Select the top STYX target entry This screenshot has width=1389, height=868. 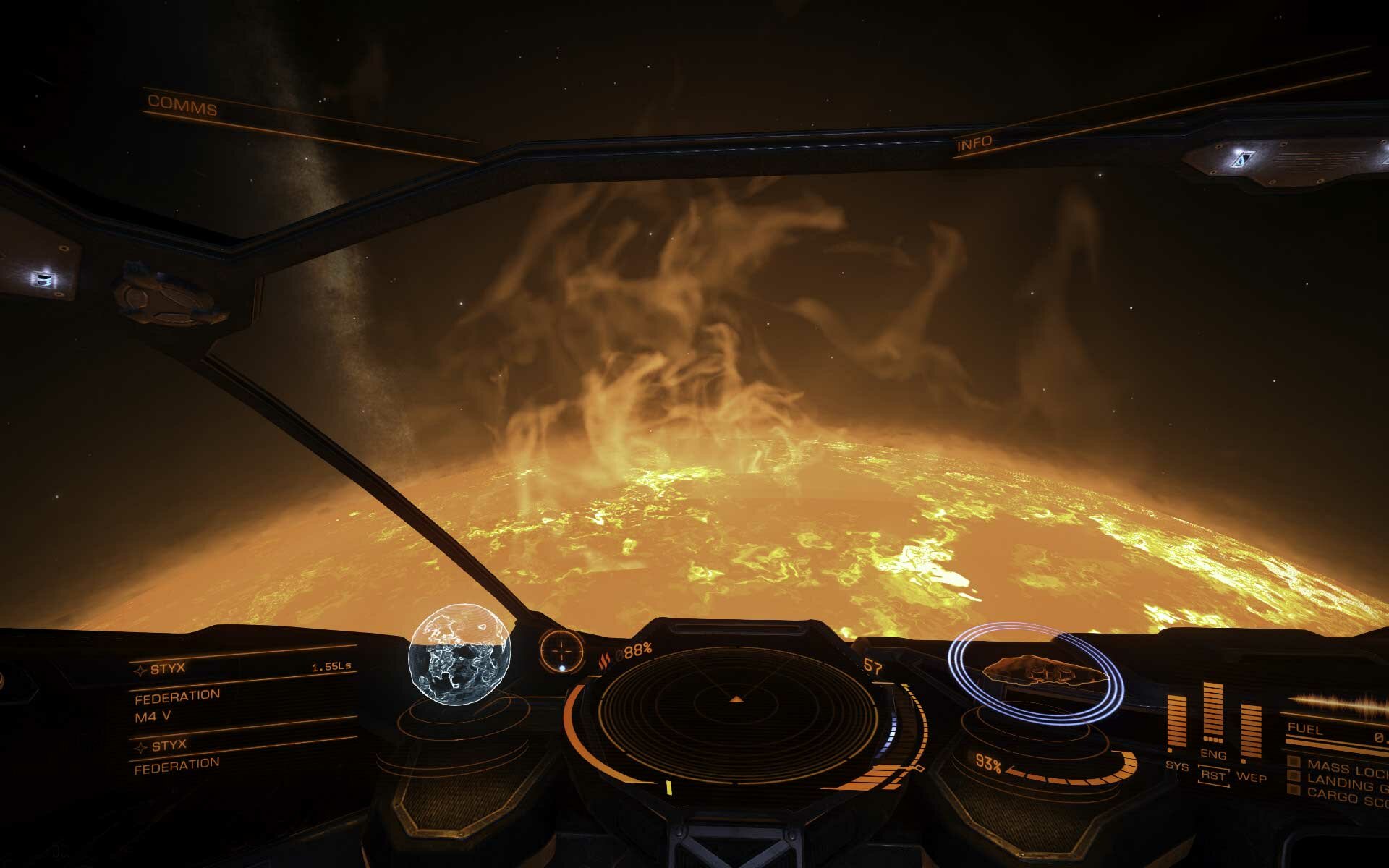[169, 669]
